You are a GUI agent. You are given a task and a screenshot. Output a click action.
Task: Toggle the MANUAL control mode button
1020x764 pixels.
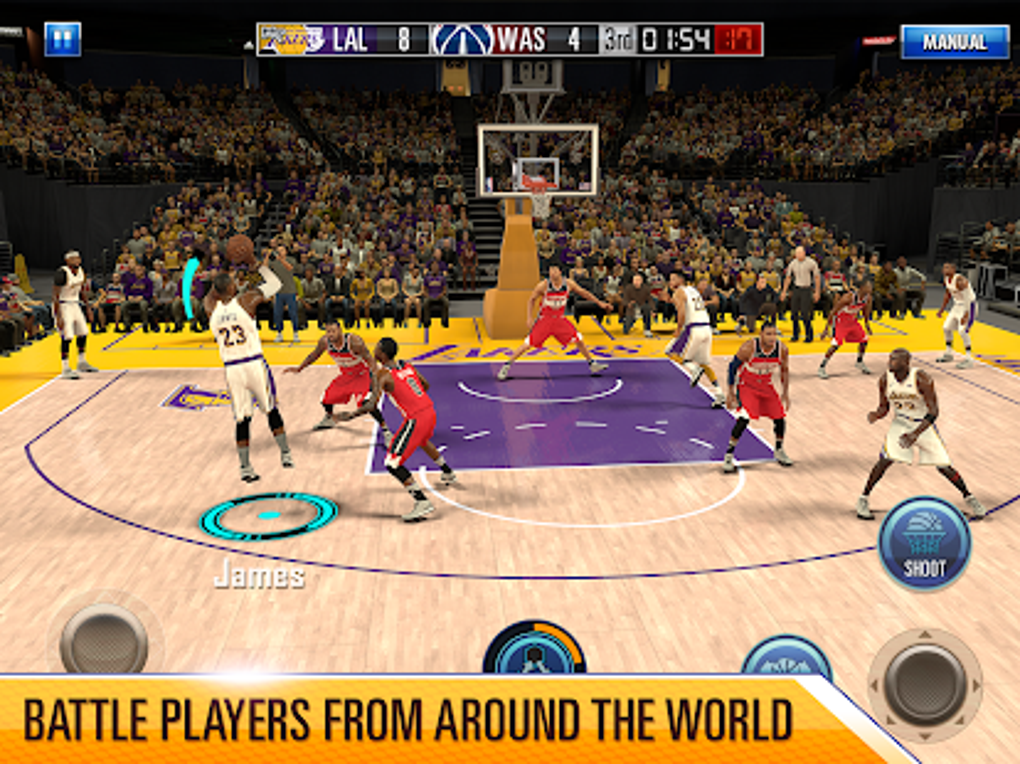[954, 42]
